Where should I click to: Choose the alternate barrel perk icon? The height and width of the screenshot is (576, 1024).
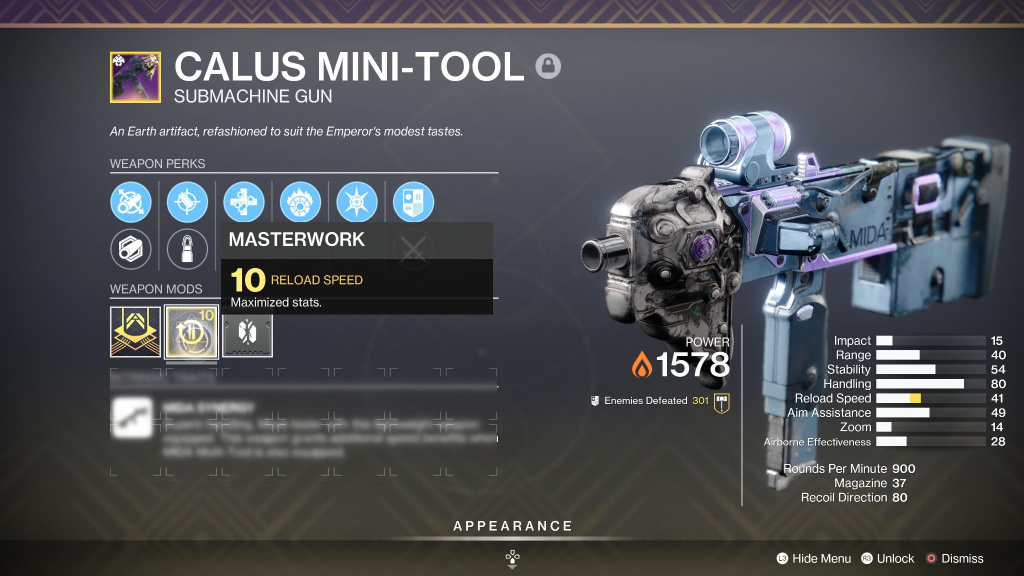tap(131, 248)
